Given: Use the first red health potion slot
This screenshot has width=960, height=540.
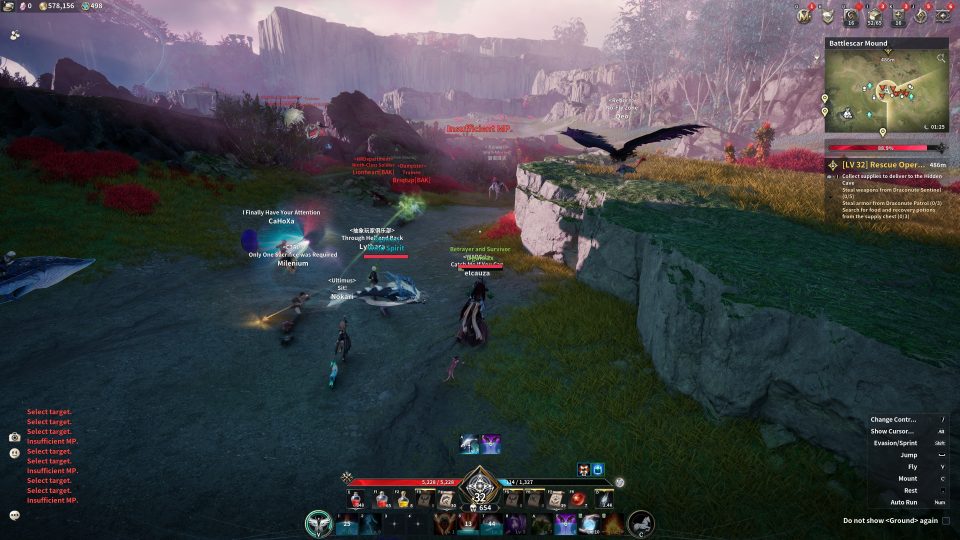Looking at the screenshot, I should (357, 499).
